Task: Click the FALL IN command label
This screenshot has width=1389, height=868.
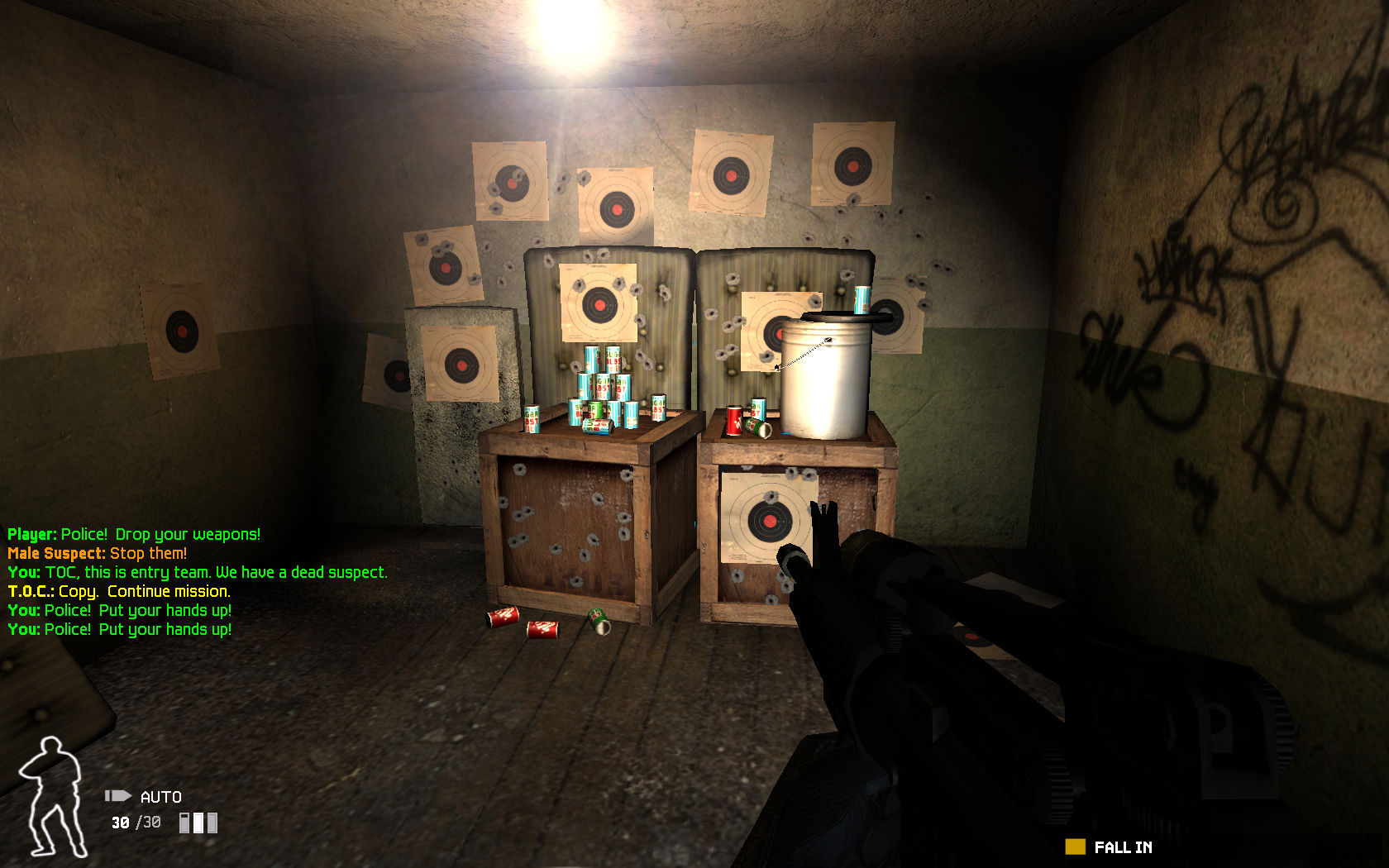Action: [x=1123, y=847]
